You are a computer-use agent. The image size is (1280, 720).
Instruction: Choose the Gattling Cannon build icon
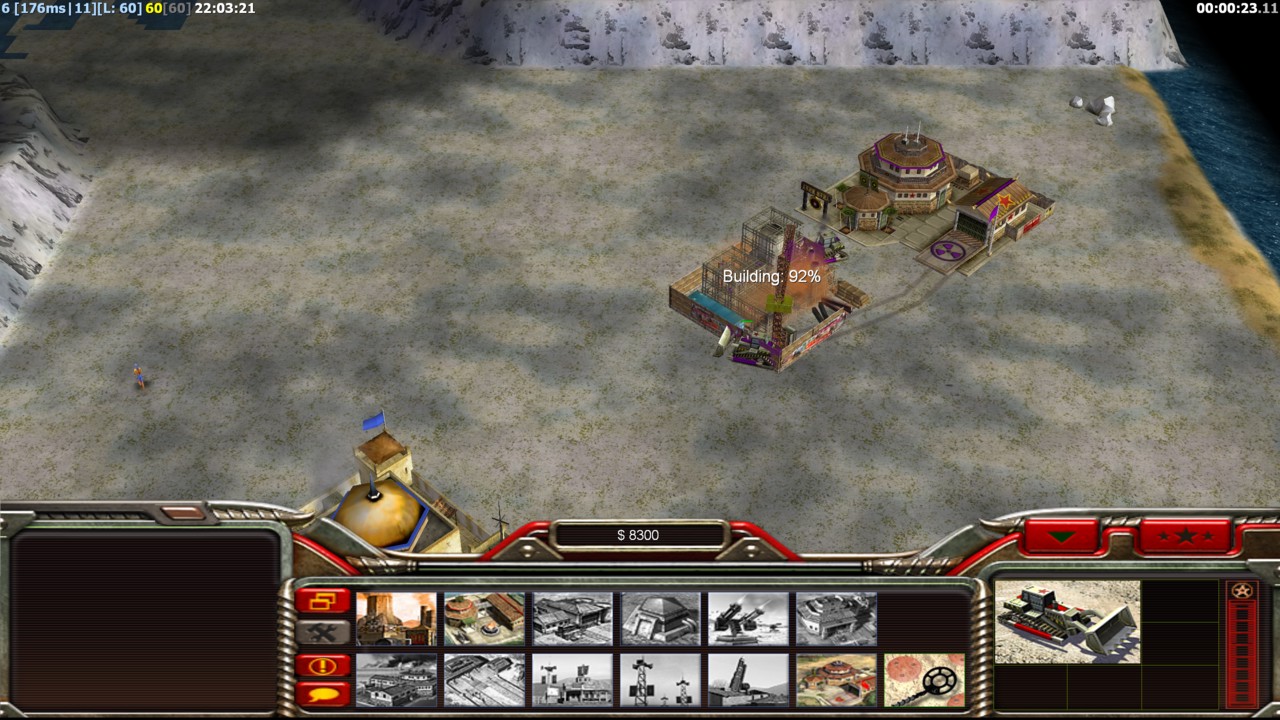[x=748, y=618]
